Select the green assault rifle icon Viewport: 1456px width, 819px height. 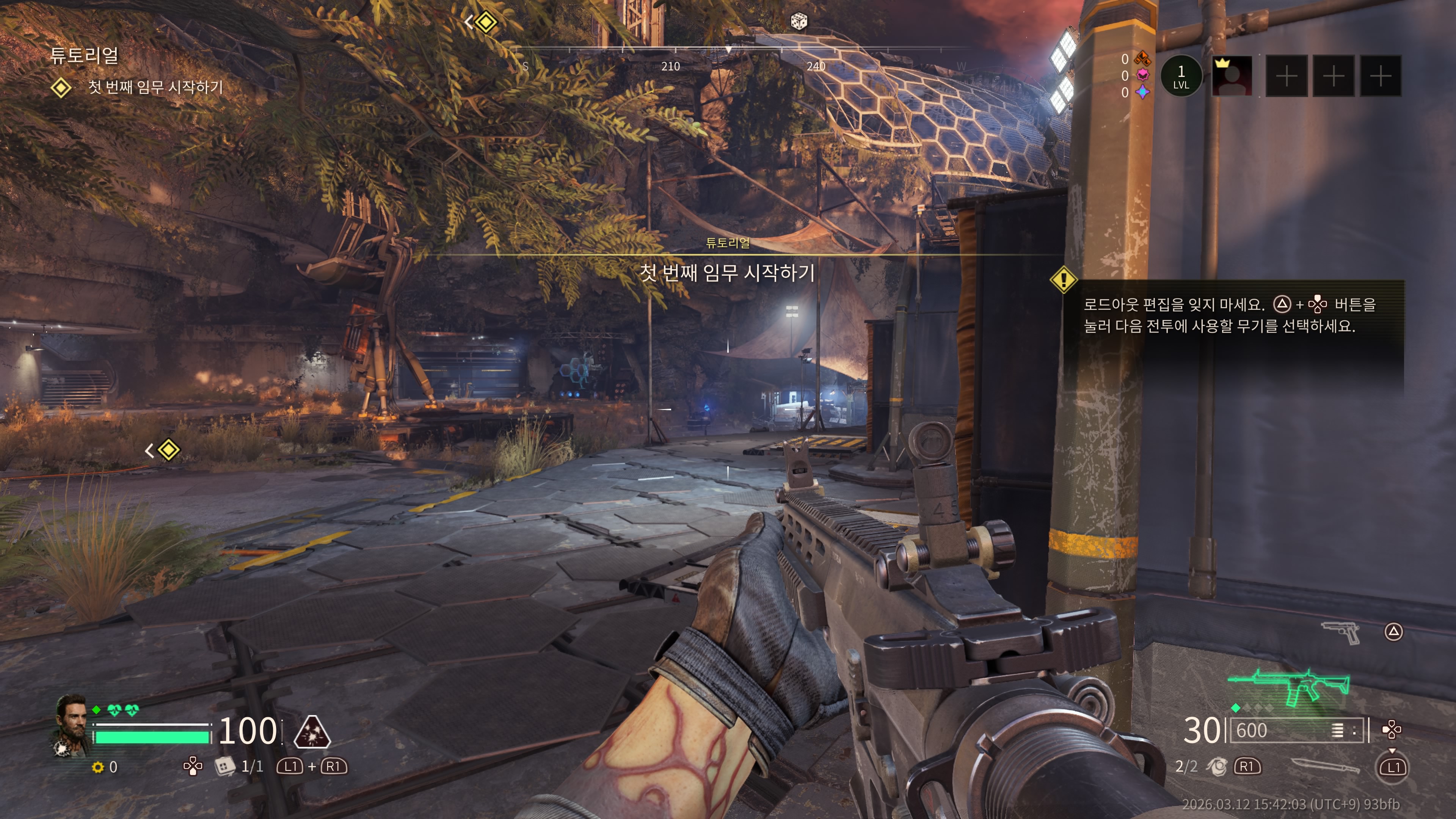tap(1290, 686)
